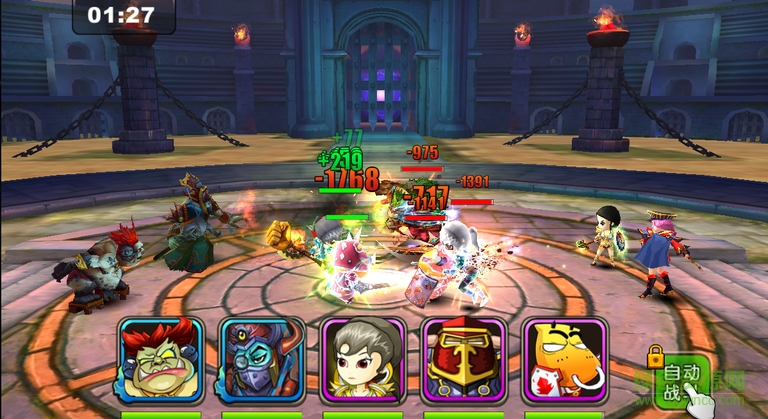This screenshot has width=768, height=419.
Task: Tap the brown-haired girl hero portrait
Action: tap(363, 359)
